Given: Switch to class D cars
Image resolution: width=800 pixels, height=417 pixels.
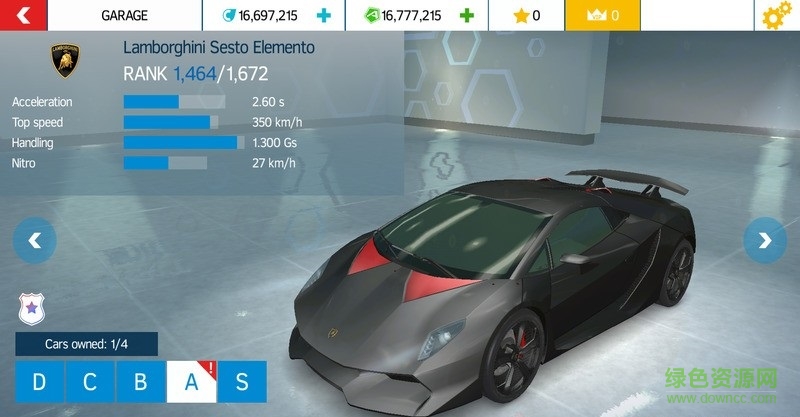Looking at the screenshot, I should point(40,381).
